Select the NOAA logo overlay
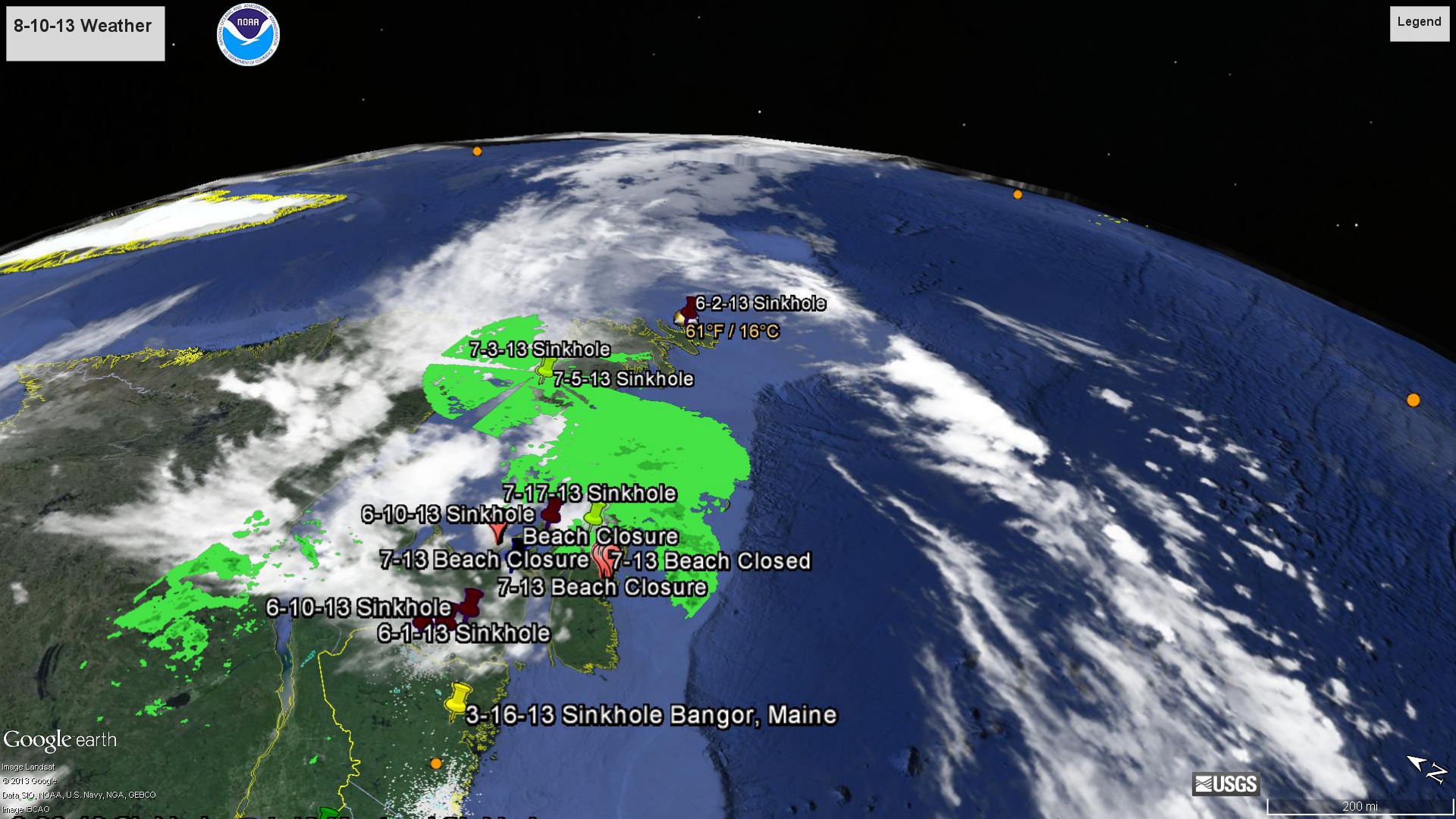 click(248, 35)
